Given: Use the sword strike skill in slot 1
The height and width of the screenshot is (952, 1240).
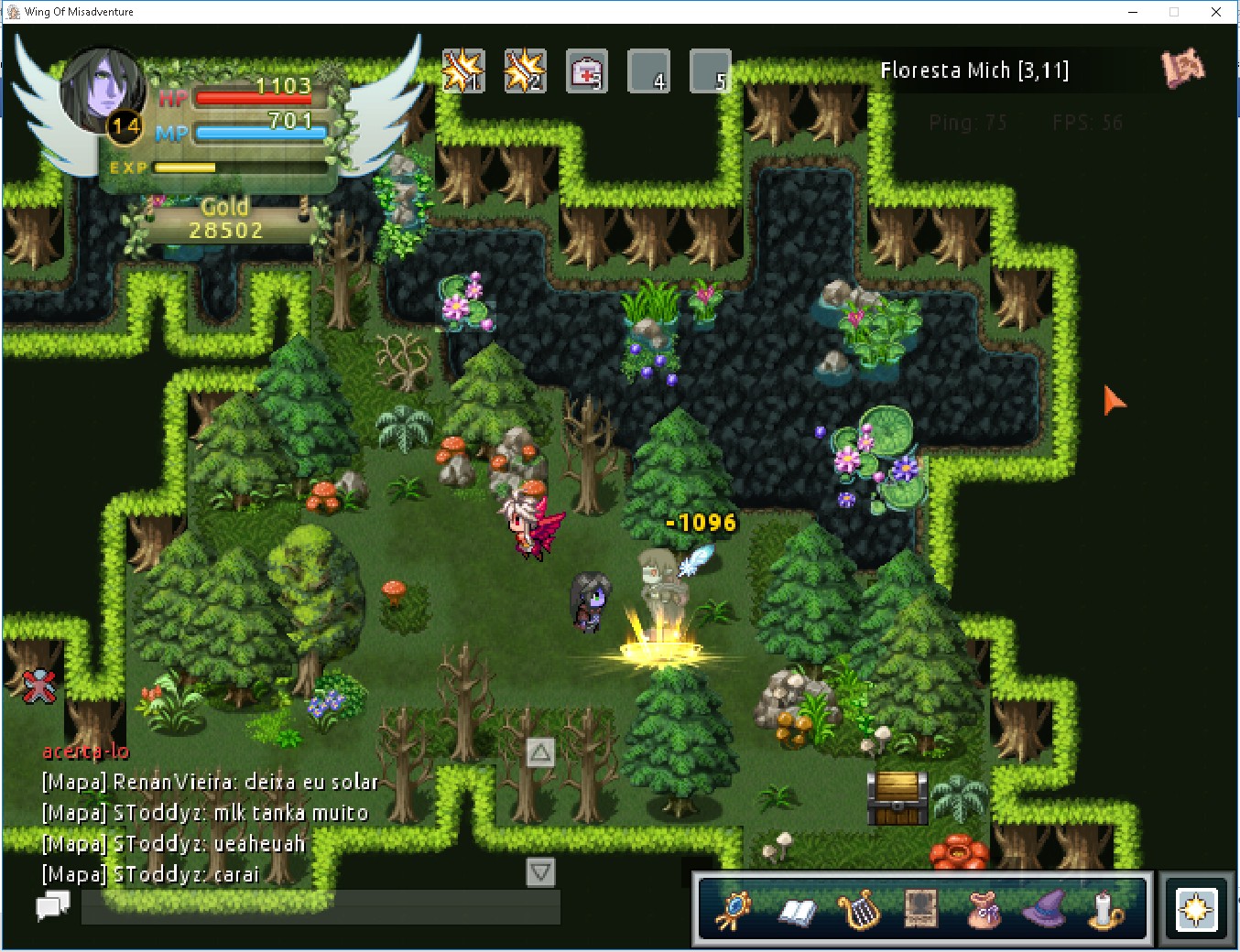Looking at the screenshot, I should tap(463, 70).
